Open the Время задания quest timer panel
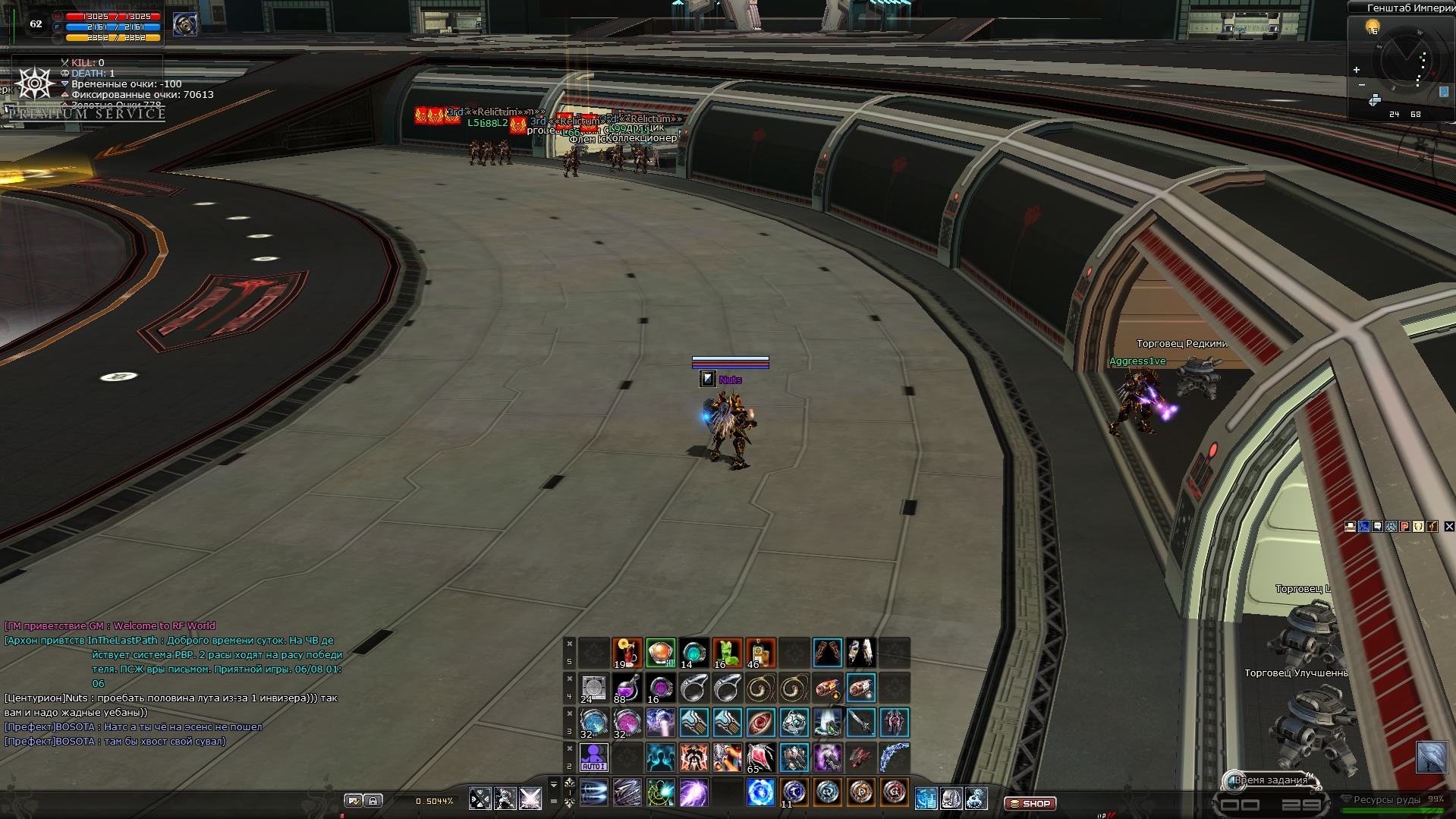The height and width of the screenshot is (819, 1456). [x=1270, y=780]
